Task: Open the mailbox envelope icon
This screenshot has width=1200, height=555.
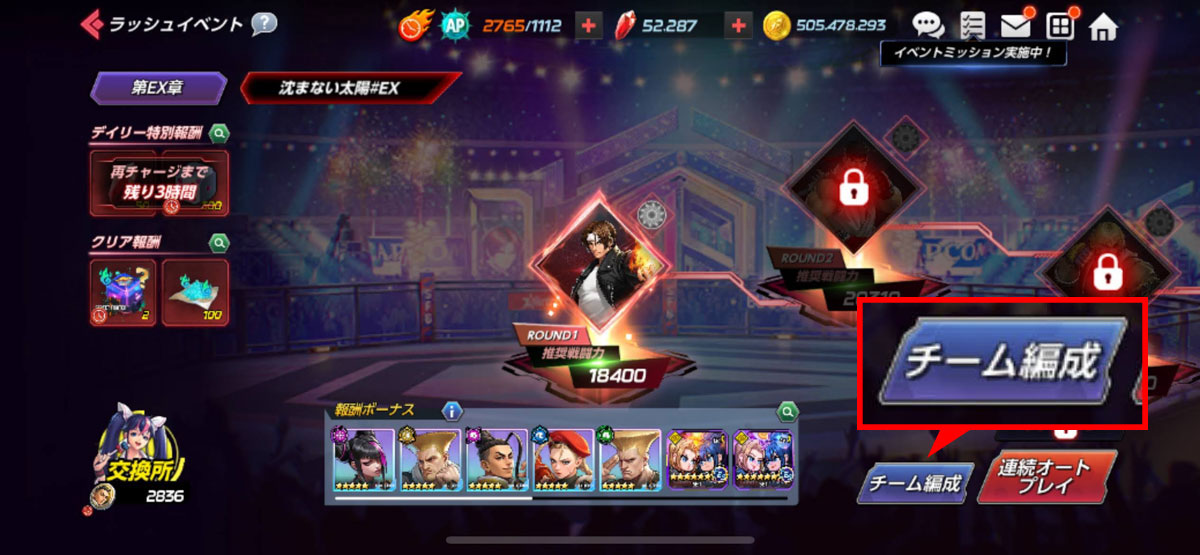Action: 1015,25
